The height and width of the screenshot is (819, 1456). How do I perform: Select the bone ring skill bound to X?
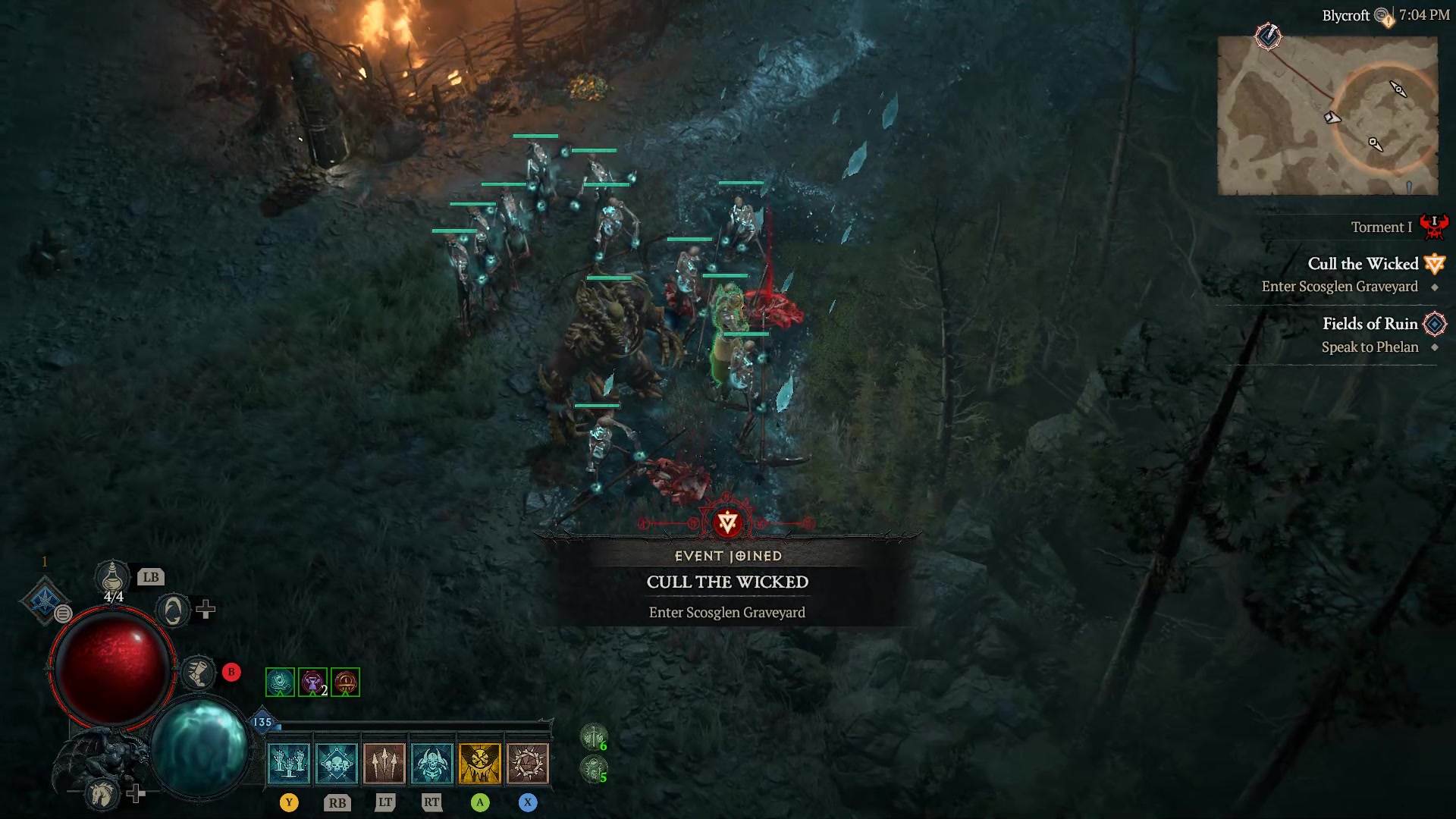click(529, 762)
